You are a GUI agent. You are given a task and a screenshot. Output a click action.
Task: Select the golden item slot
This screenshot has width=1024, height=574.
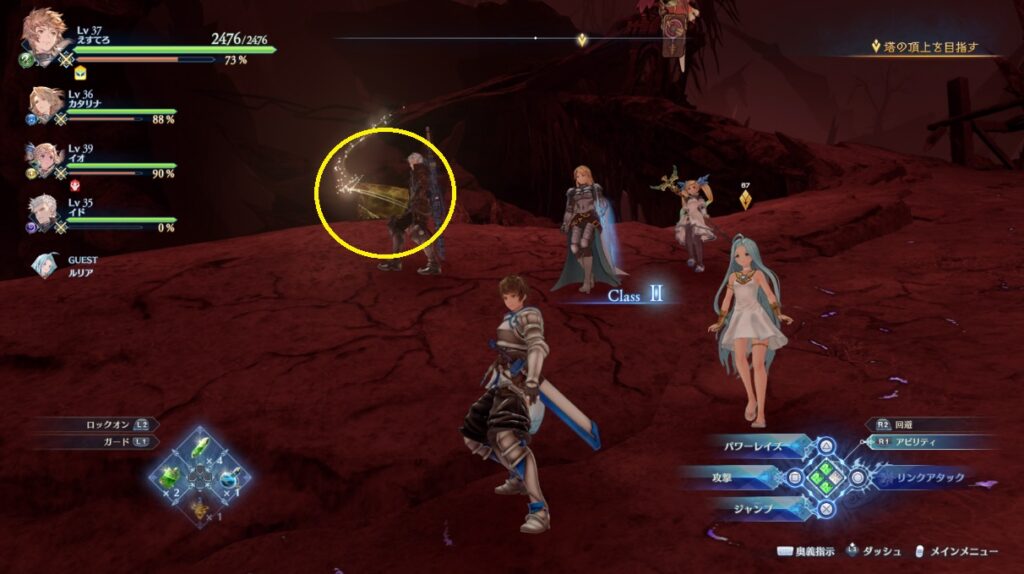point(200,507)
